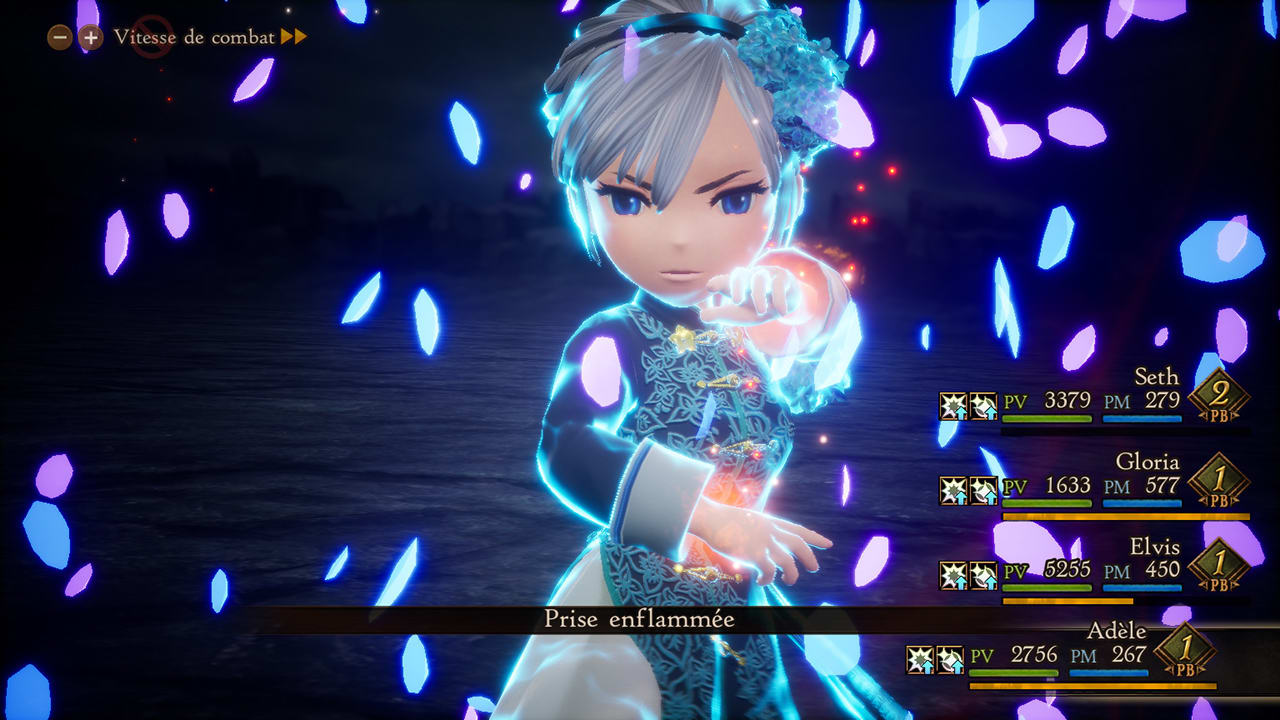Pick Adèle's status row

pos(1116,632)
